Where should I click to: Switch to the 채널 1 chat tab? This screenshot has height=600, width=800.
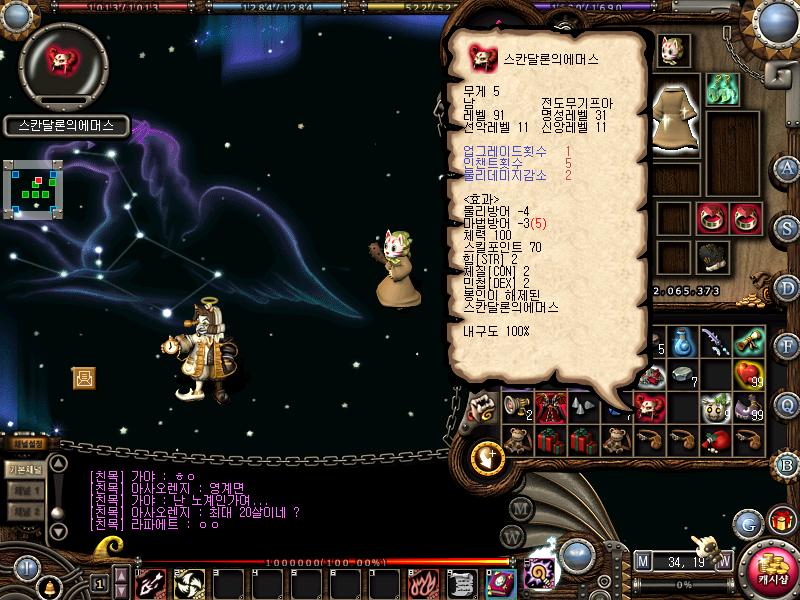[25, 491]
